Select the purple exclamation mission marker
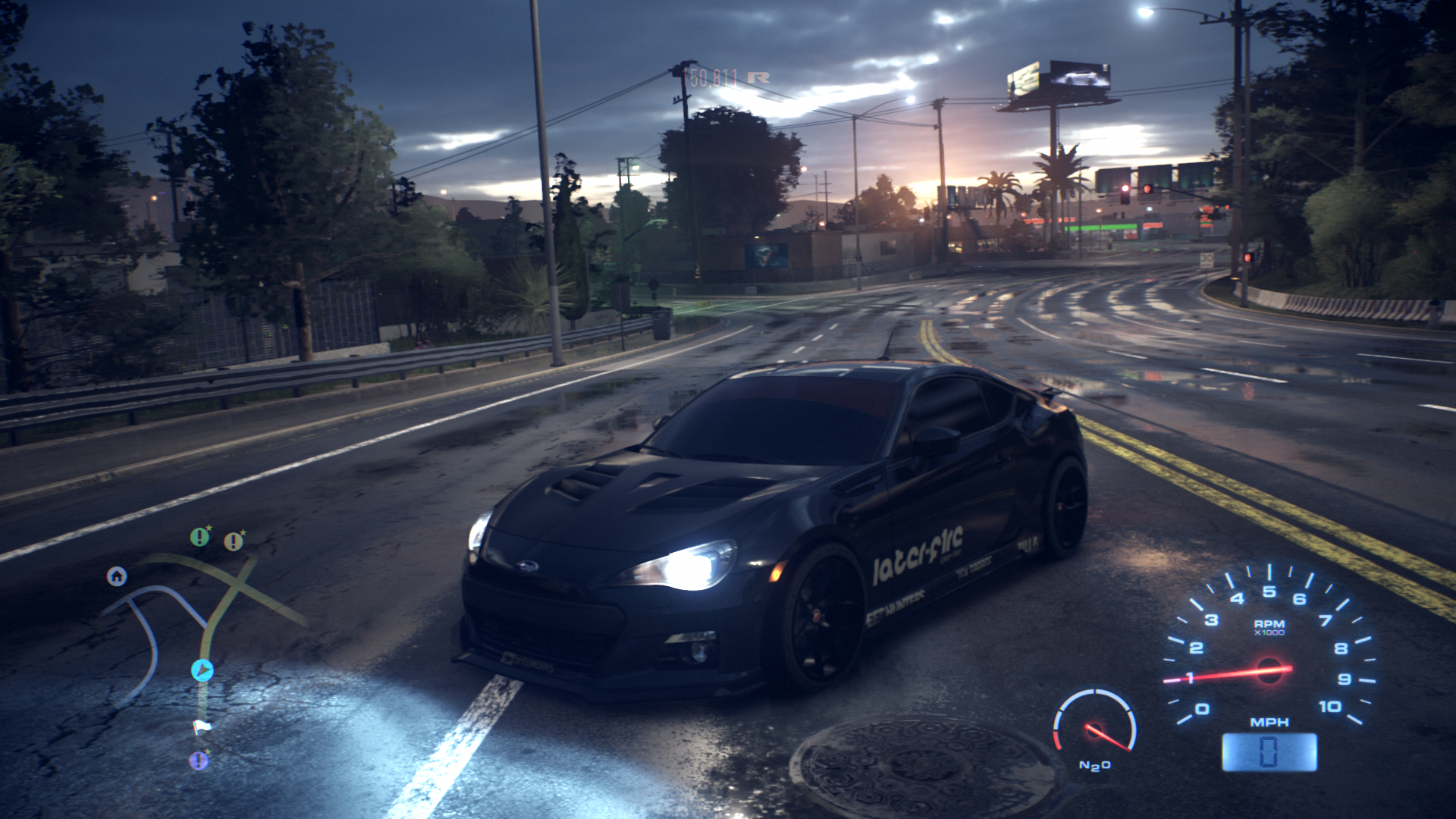This screenshot has height=819, width=1456. [x=199, y=759]
